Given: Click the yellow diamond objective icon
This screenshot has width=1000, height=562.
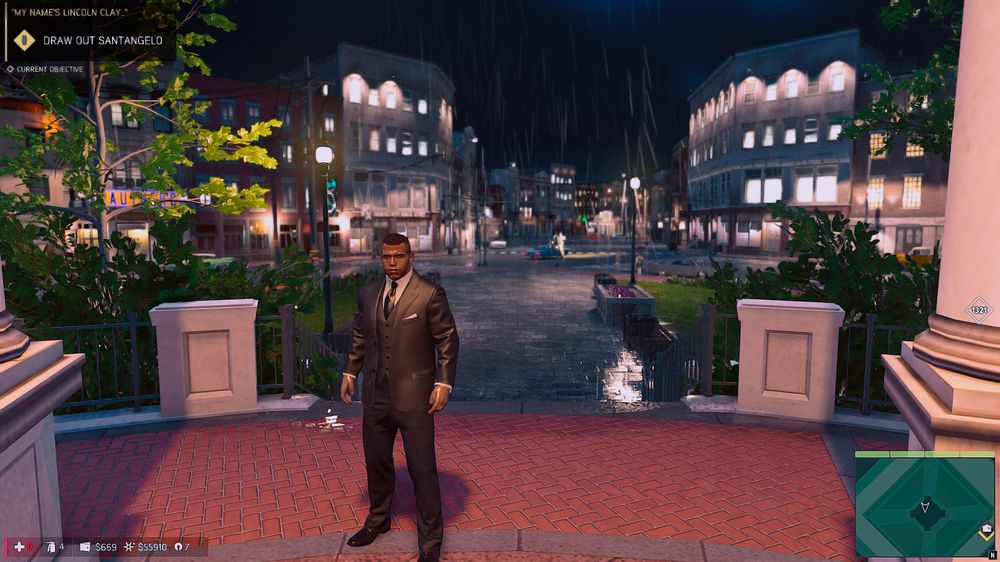Looking at the screenshot, I should coord(24,41).
